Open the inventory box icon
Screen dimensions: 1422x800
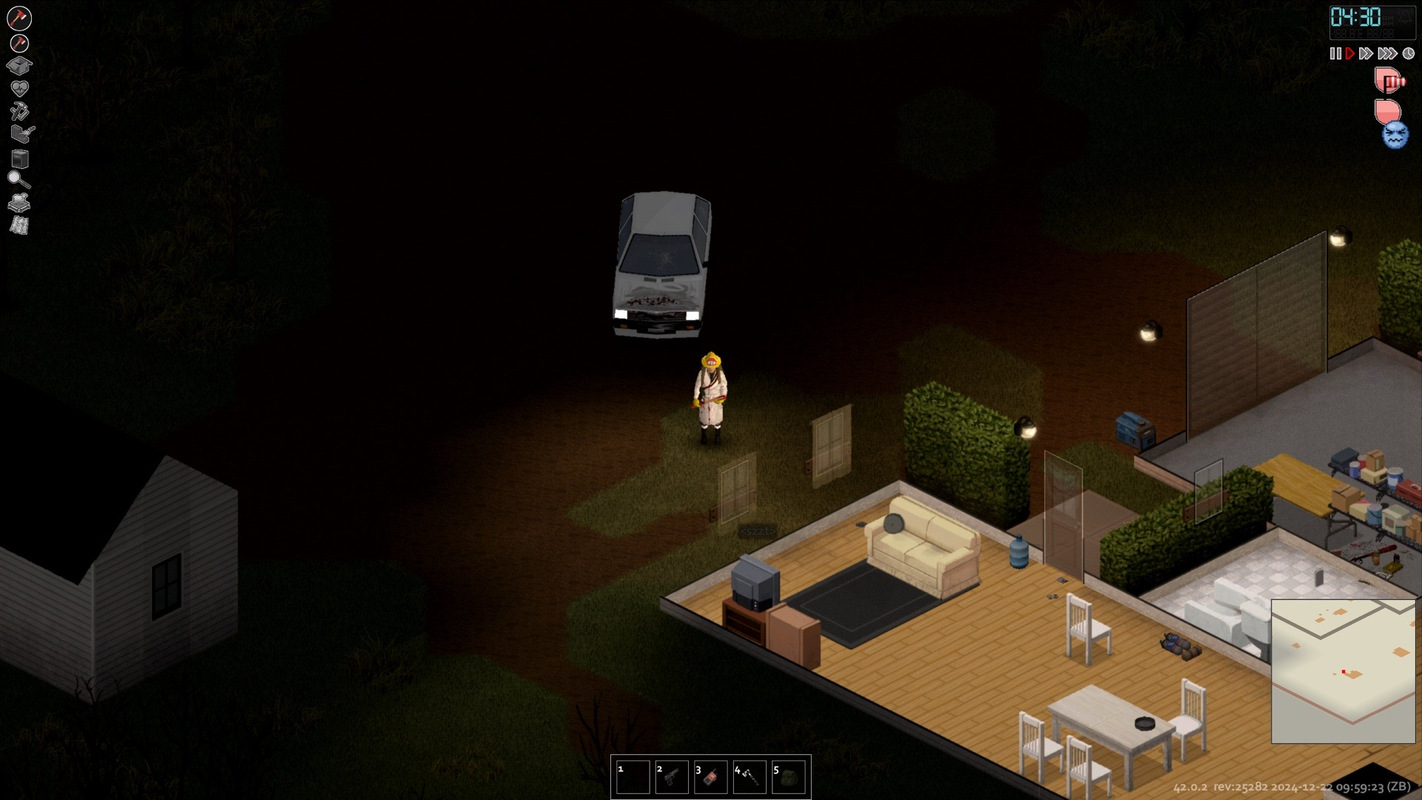(19, 66)
